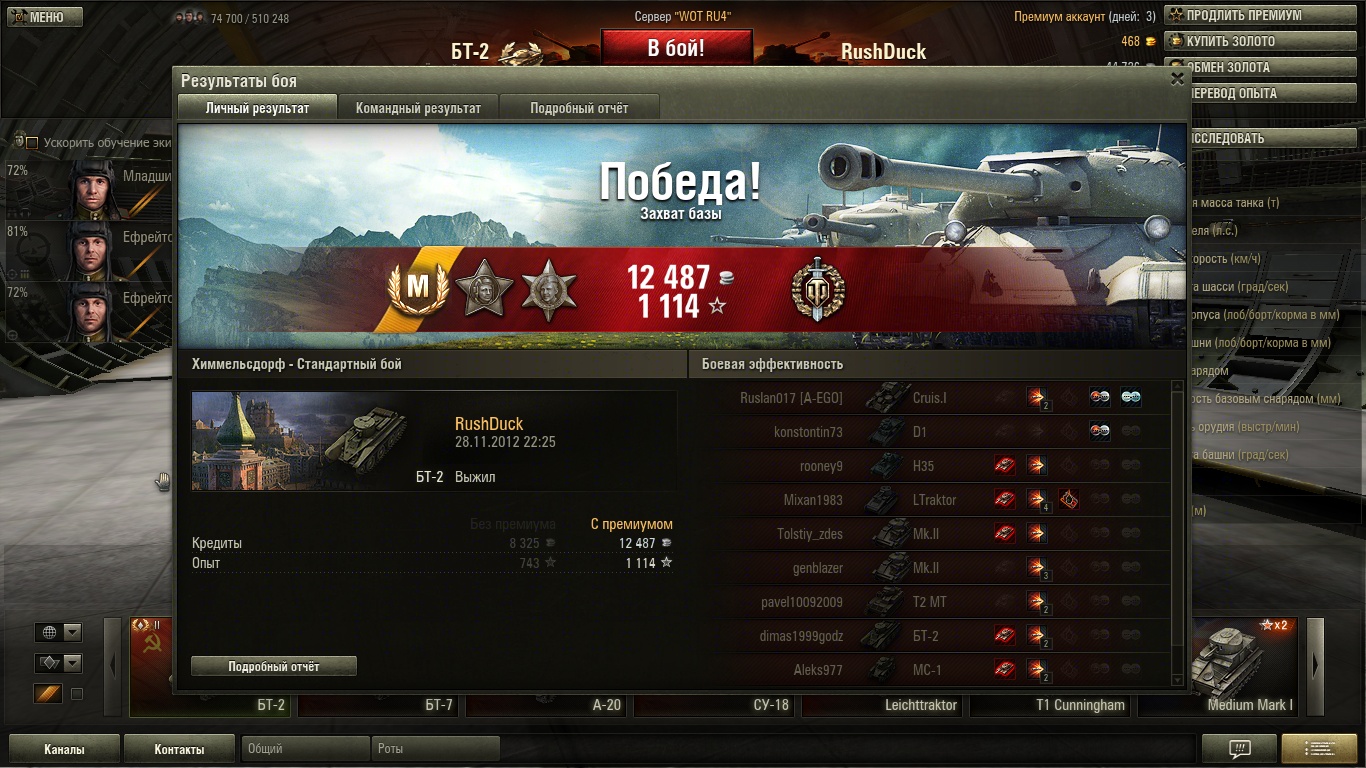Viewport: 1366px width, 768px height.
Task: Choose the T1 Cunningham tank
Action: tap(1079, 705)
